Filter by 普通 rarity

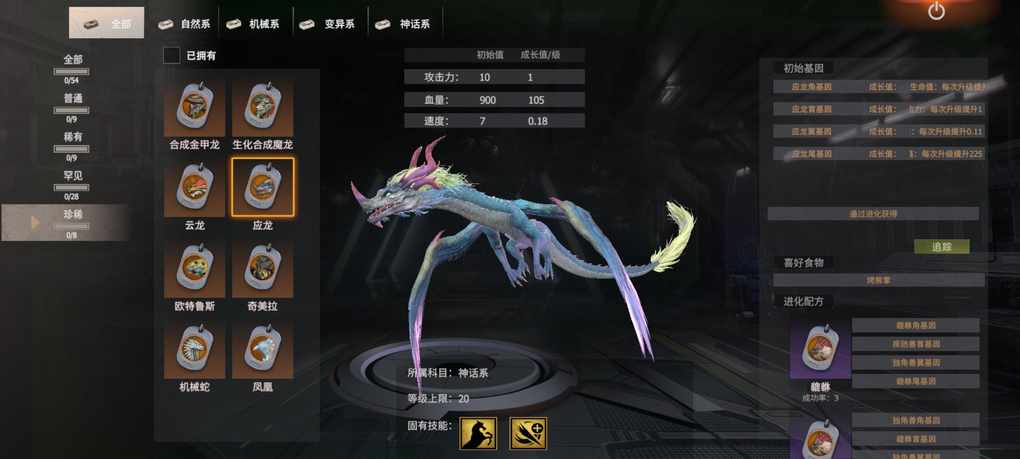(73, 103)
